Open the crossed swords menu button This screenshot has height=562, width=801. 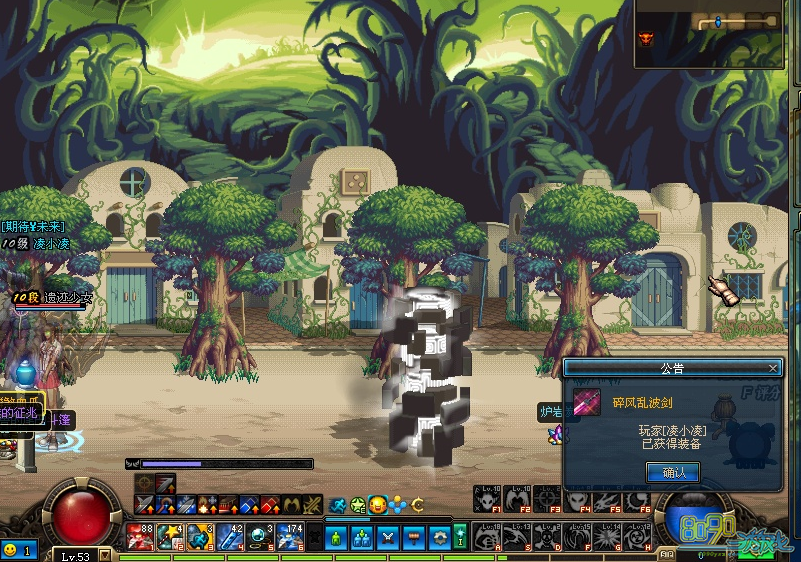click(x=386, y=537)
